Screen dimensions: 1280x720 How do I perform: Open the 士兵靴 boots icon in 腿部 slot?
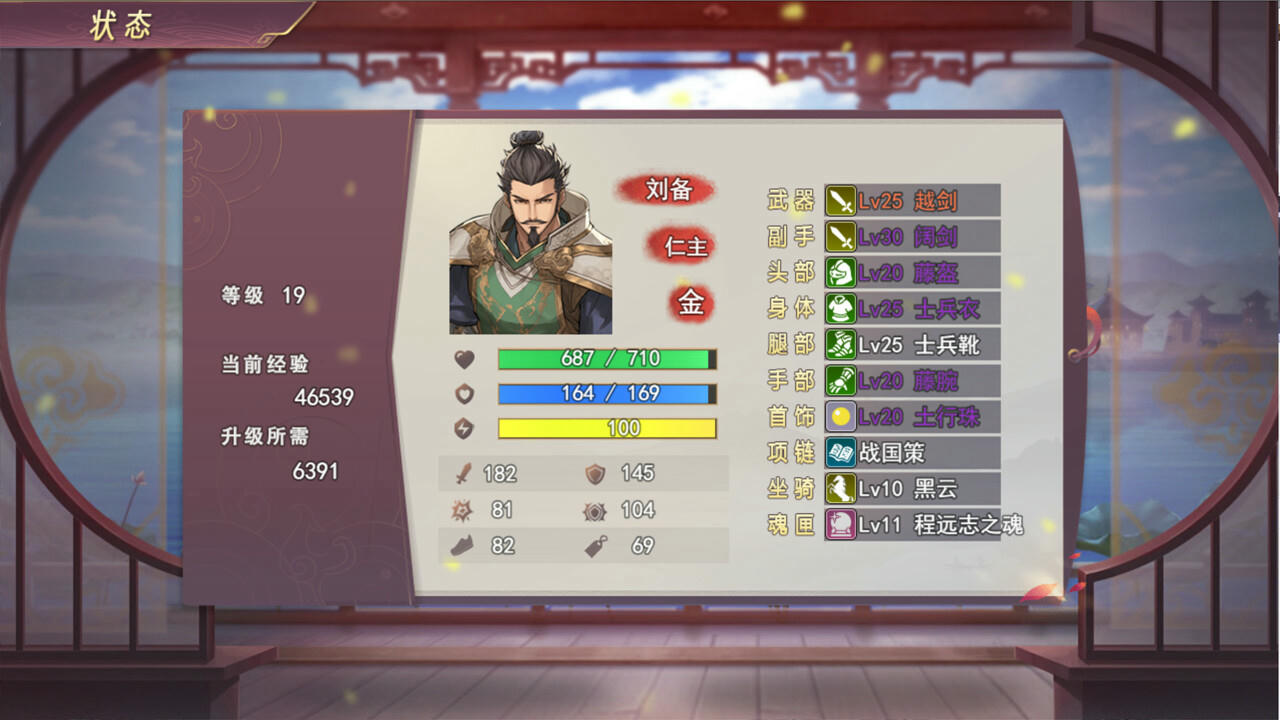[843, 345]
